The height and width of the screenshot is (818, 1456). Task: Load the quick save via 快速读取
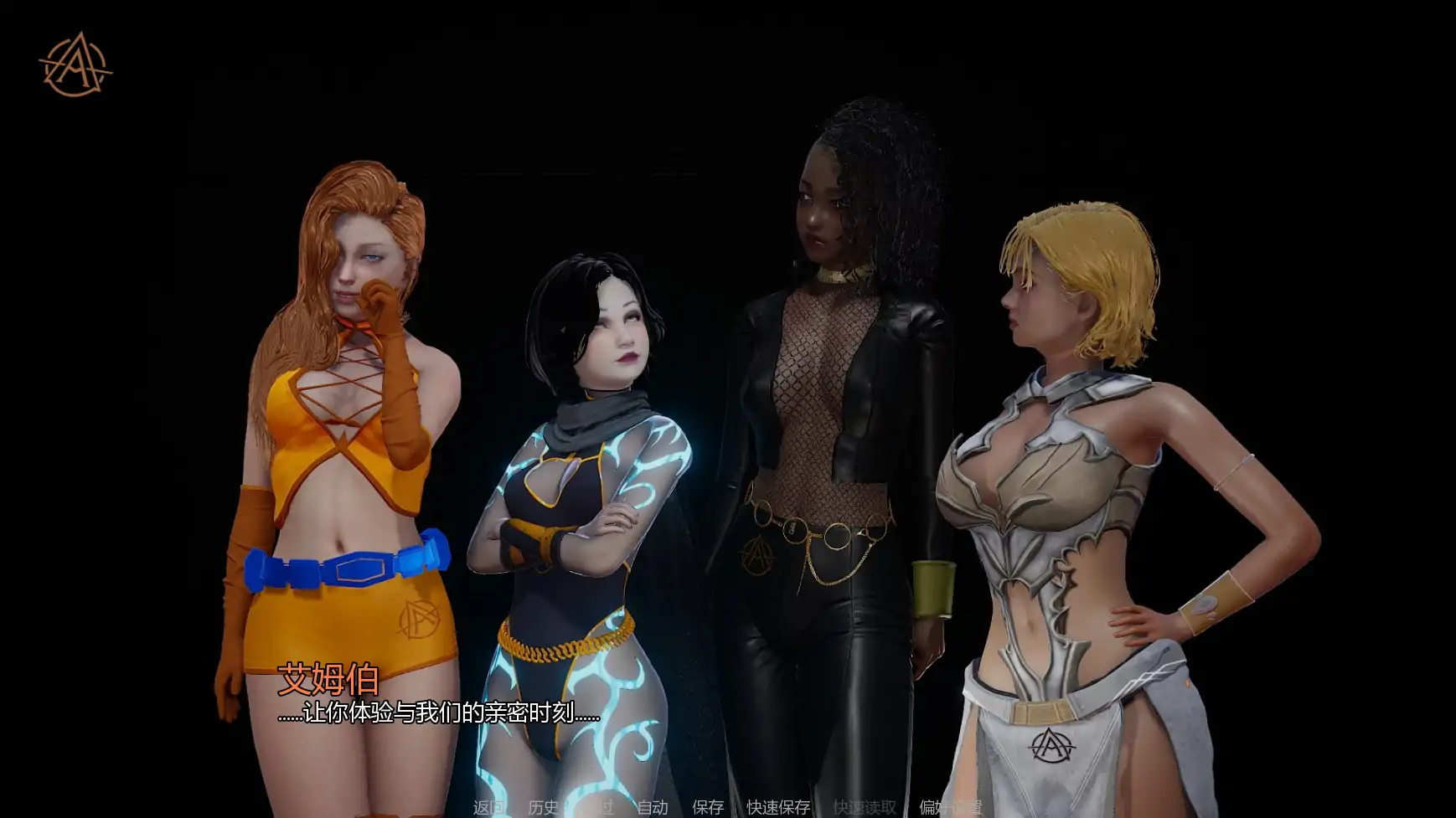coord(864,809)
